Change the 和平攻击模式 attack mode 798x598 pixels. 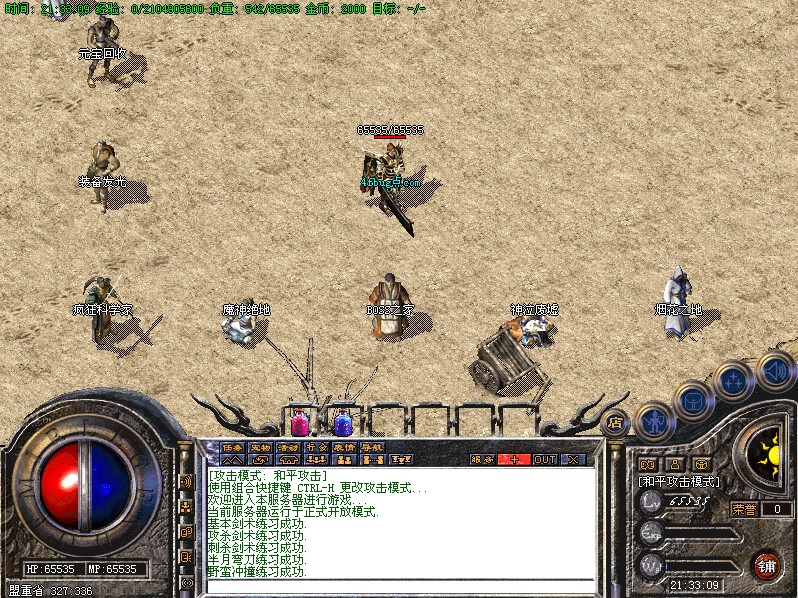tap(679, 481)
